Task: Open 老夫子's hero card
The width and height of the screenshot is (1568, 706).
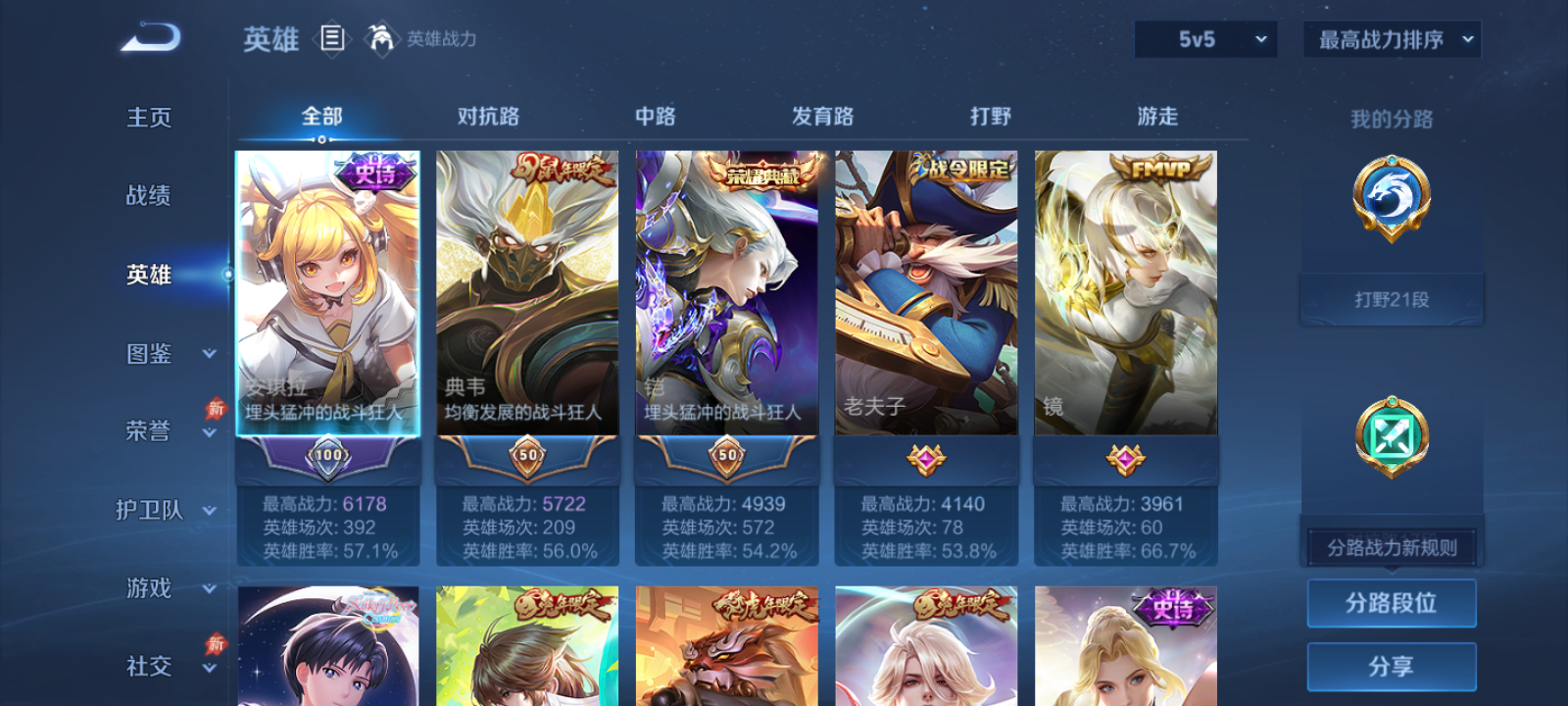Action: [926, 294]
